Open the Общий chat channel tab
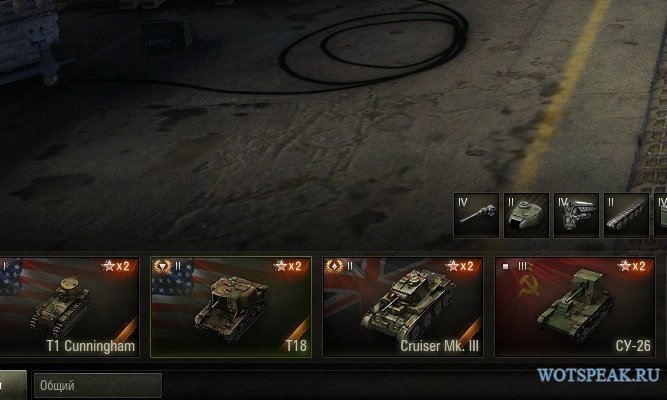 (x=97, y=385)
